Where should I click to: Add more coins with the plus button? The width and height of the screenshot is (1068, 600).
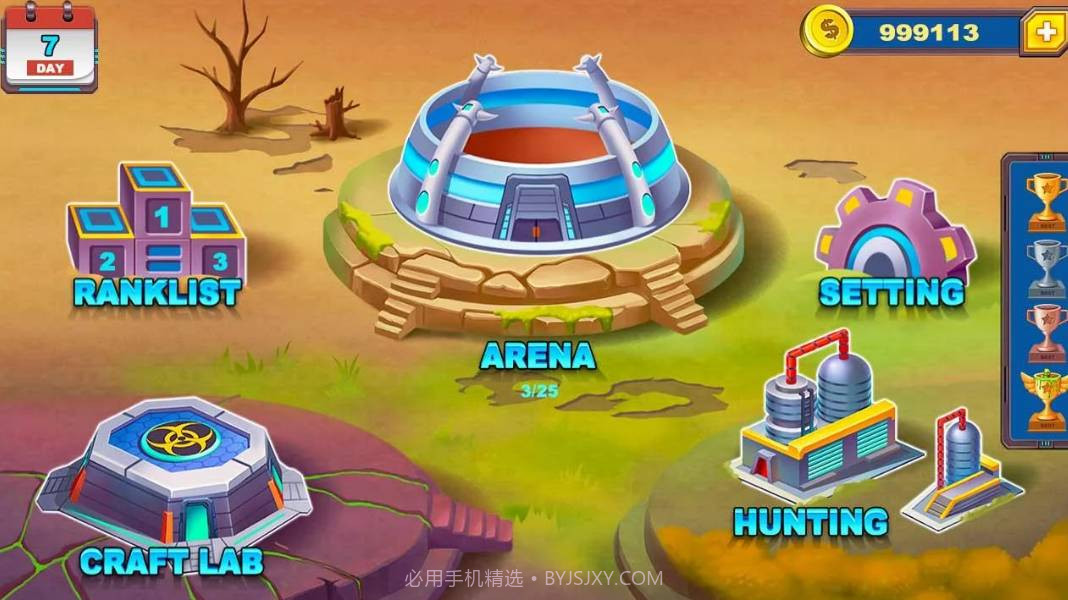[x=1045, y=32]
